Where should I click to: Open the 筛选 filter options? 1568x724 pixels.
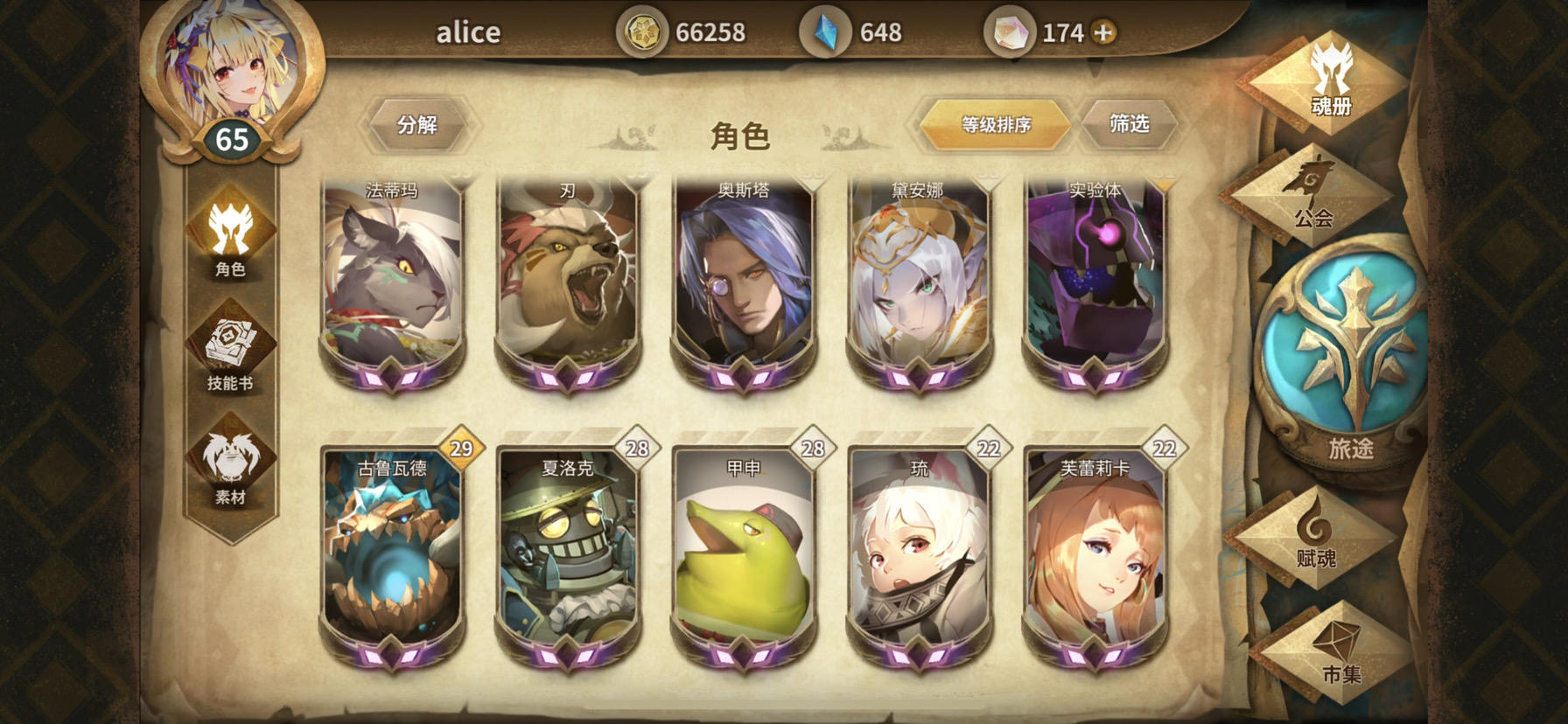tap(1129, 123)
